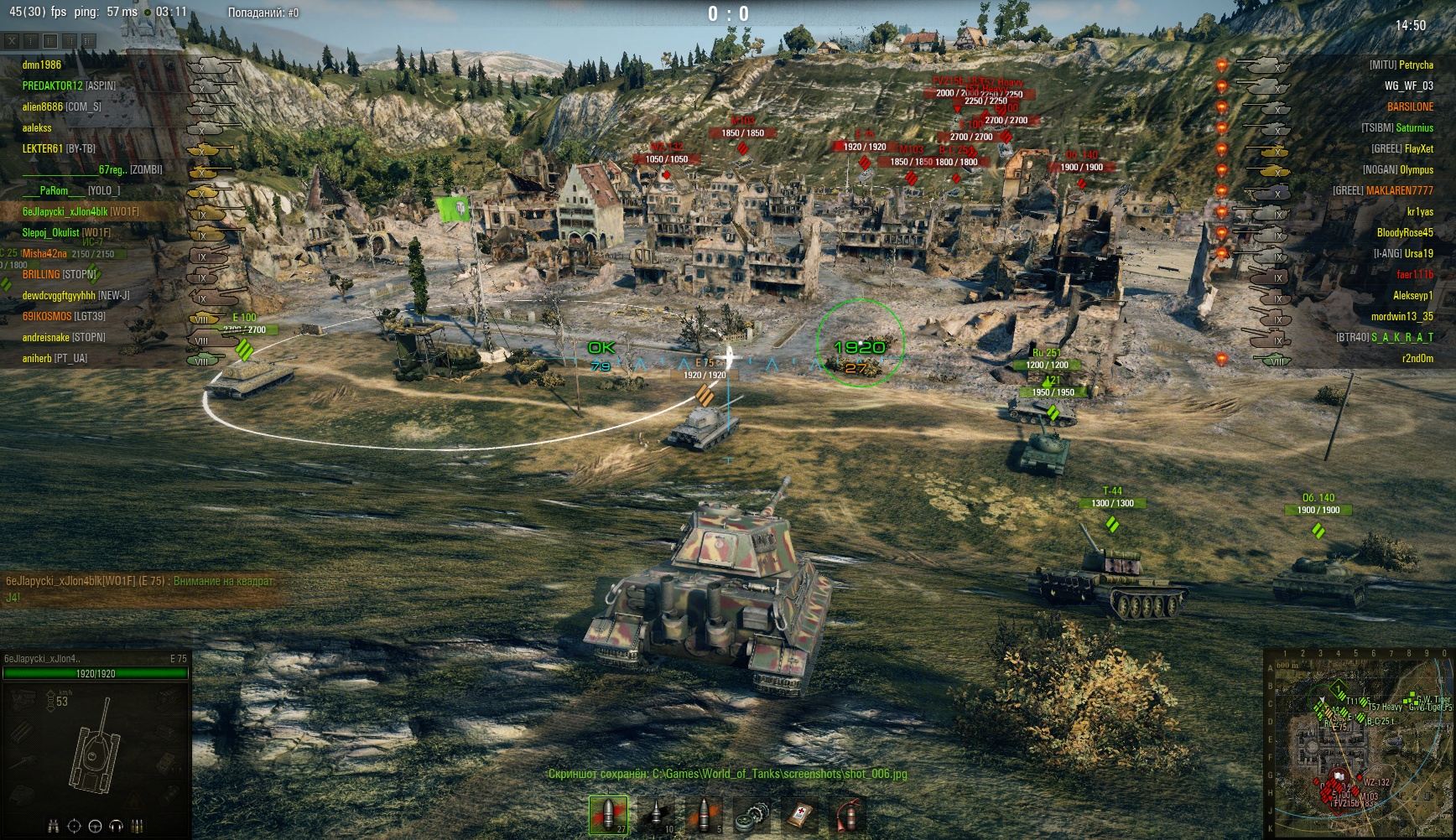Screen dimensions: 1456x840
Task: Select BRILLING in the allied team list
Action: (41, 274)
